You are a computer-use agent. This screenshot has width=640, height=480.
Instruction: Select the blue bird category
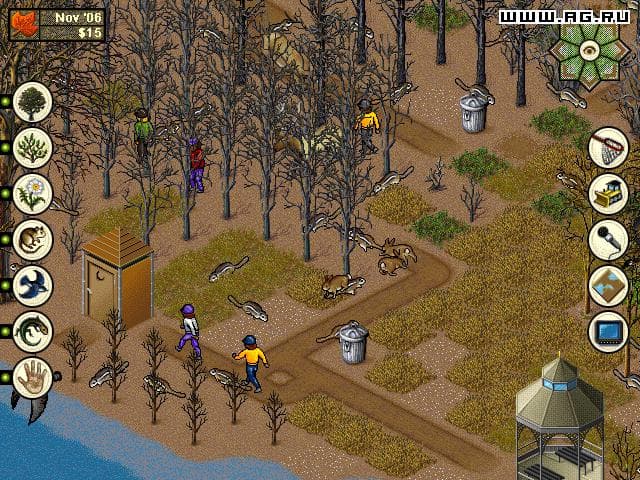33,285
